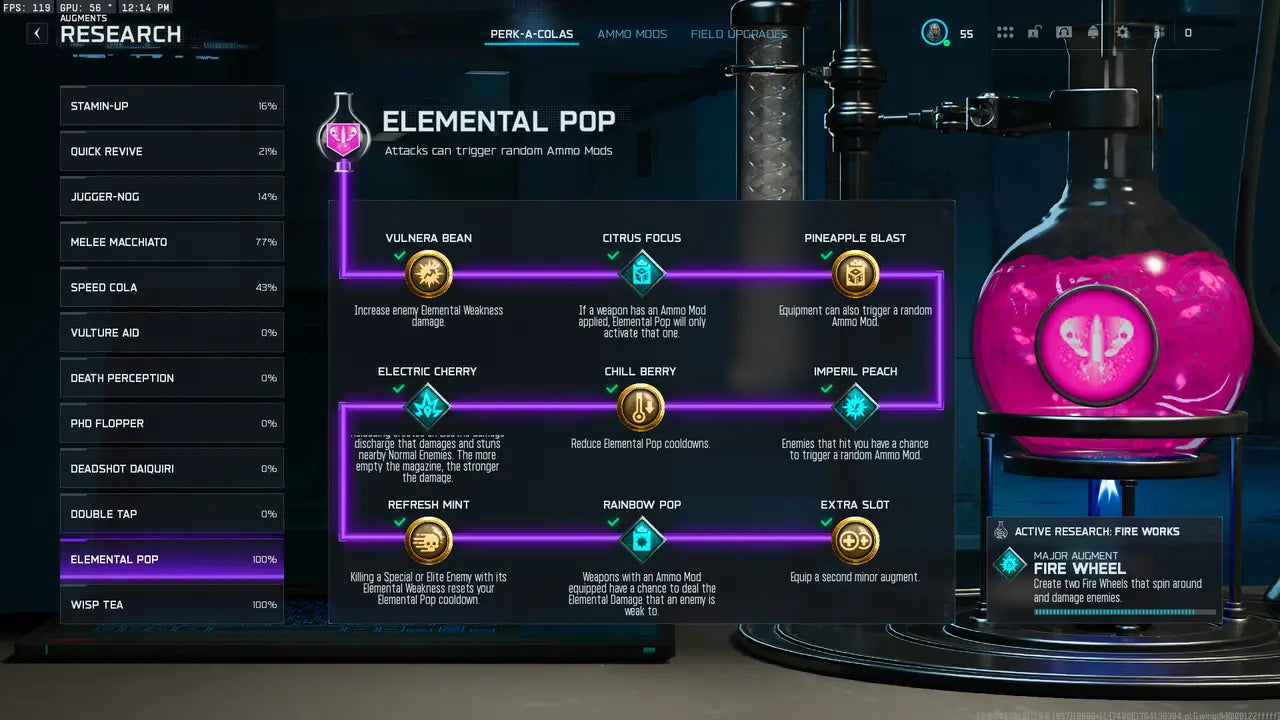This screenshot has width=1280, height=720.
Task: Choose Wisp Tea from the list
Action: 171,605
